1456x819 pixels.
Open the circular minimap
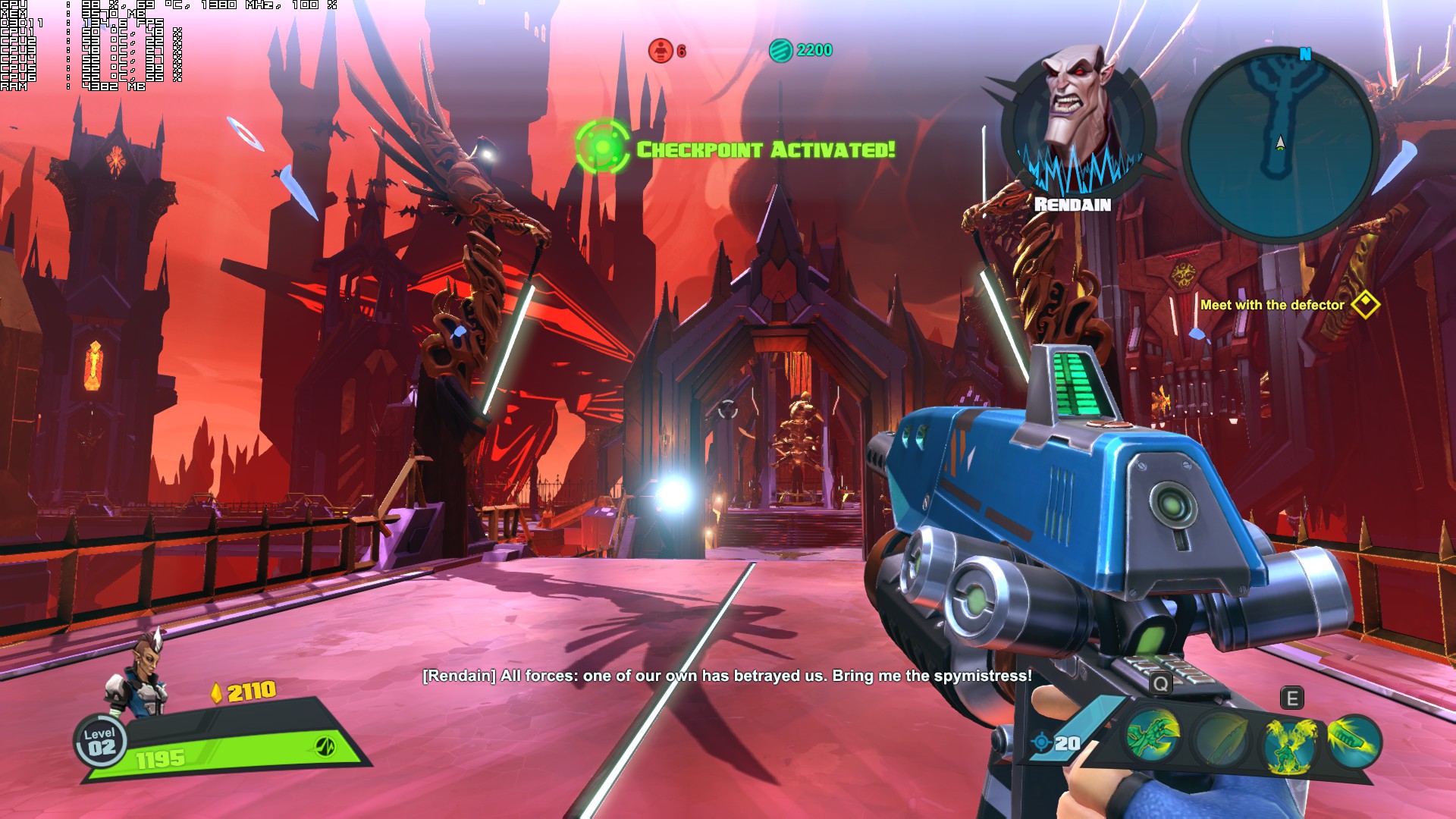[1280, 144]
